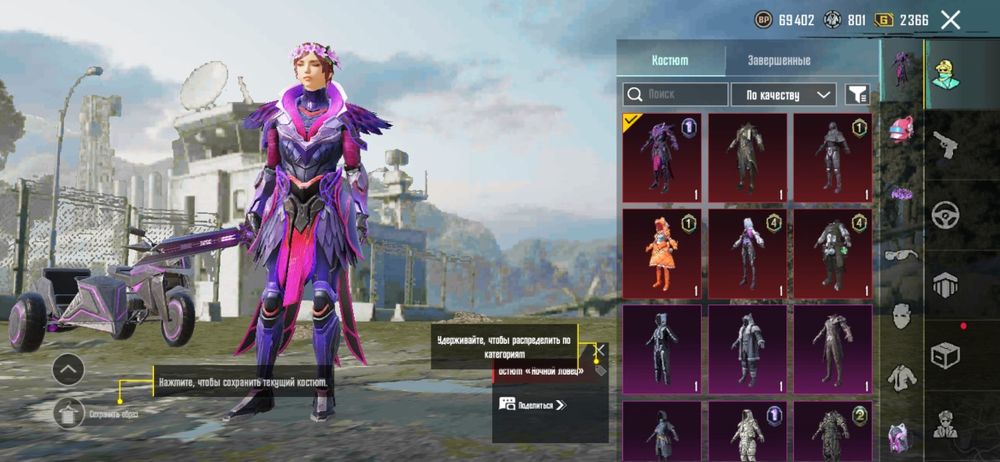Image resolution: width=1000 pixels, height=462 pixels.
Task: Switch to the Завершенные tab
Action: (x=779, y=60)
